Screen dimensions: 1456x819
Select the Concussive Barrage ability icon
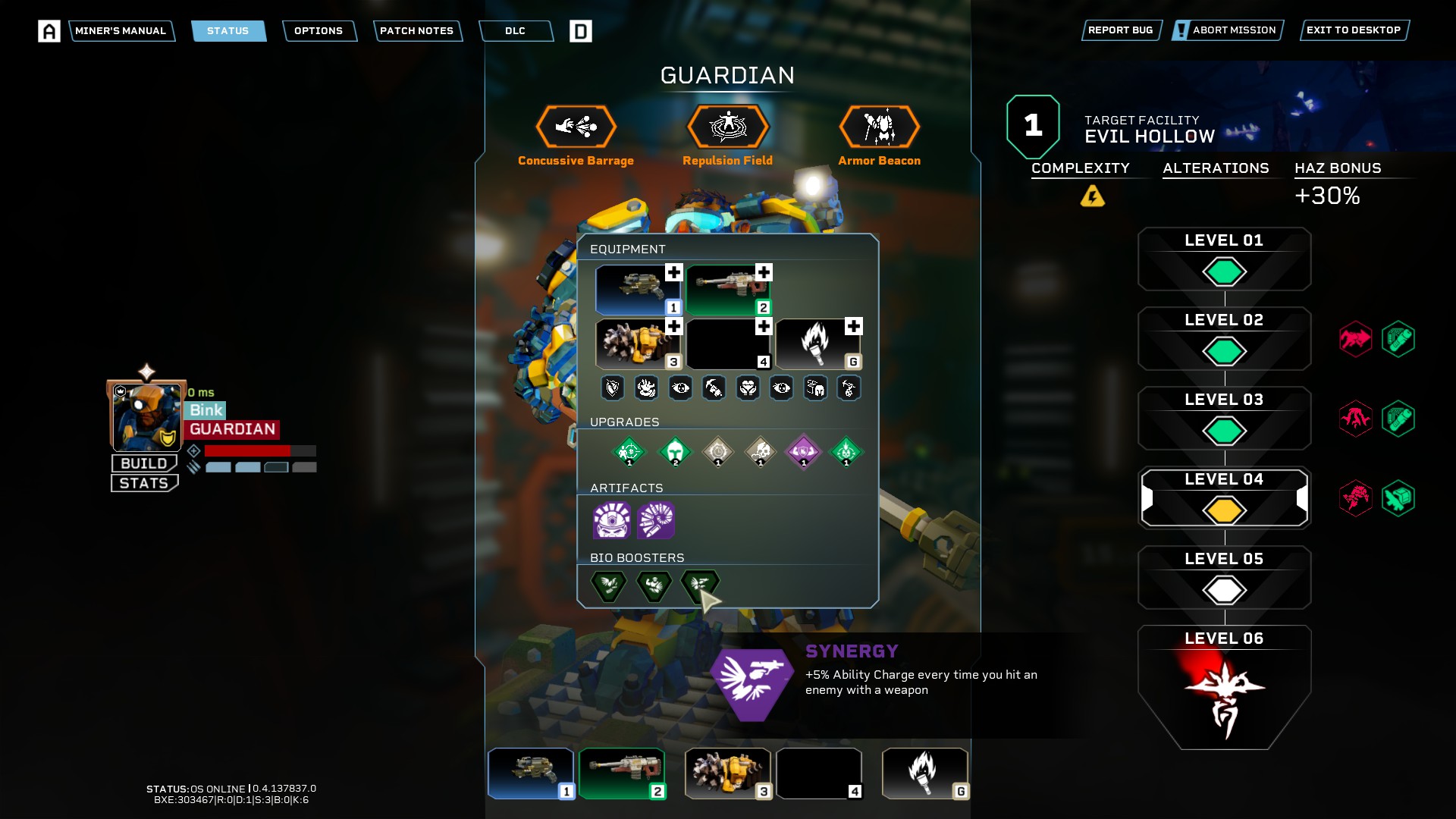[x=576, y=127]
